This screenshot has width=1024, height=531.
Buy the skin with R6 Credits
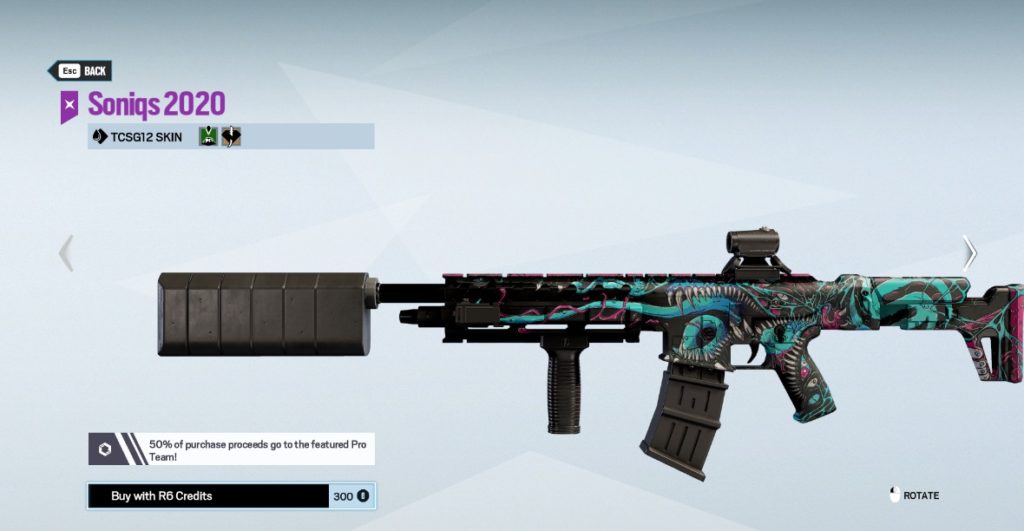pos(230,495)
